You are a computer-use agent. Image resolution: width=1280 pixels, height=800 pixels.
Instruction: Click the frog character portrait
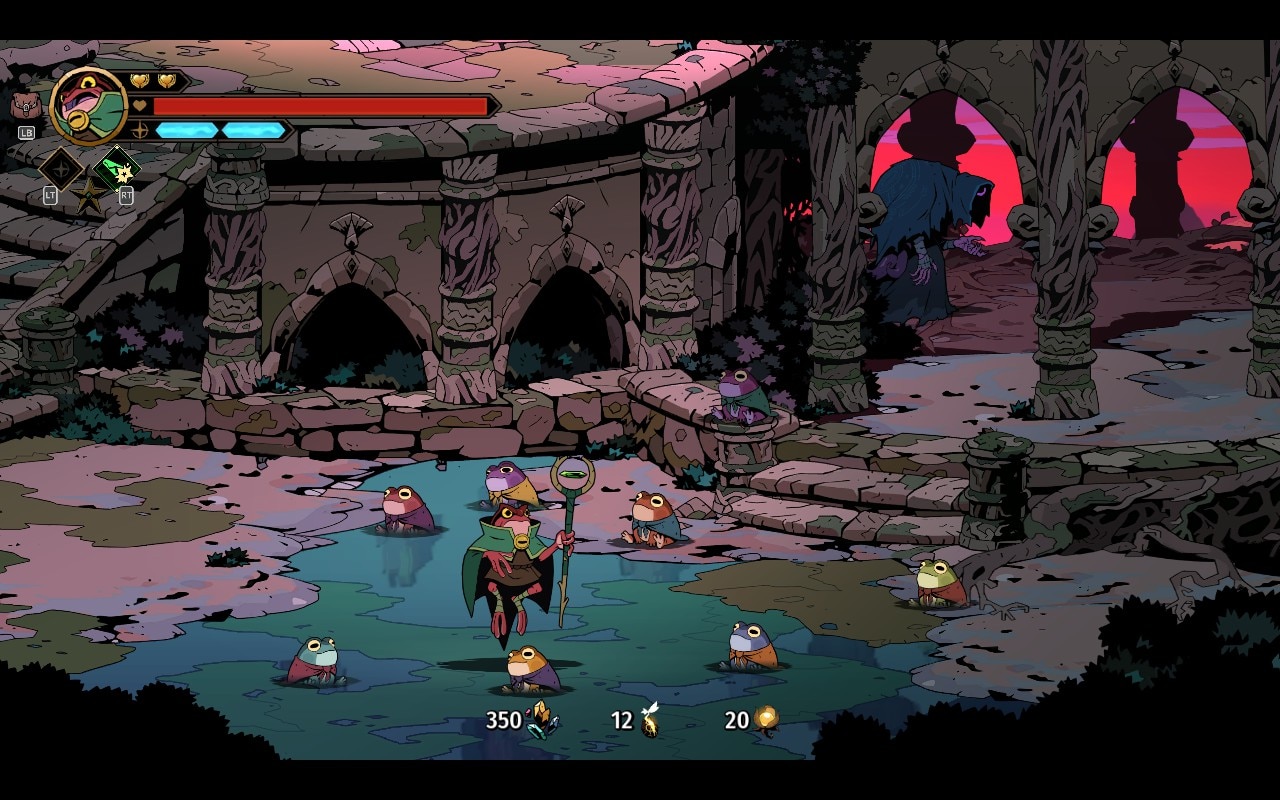pos(88,105)
